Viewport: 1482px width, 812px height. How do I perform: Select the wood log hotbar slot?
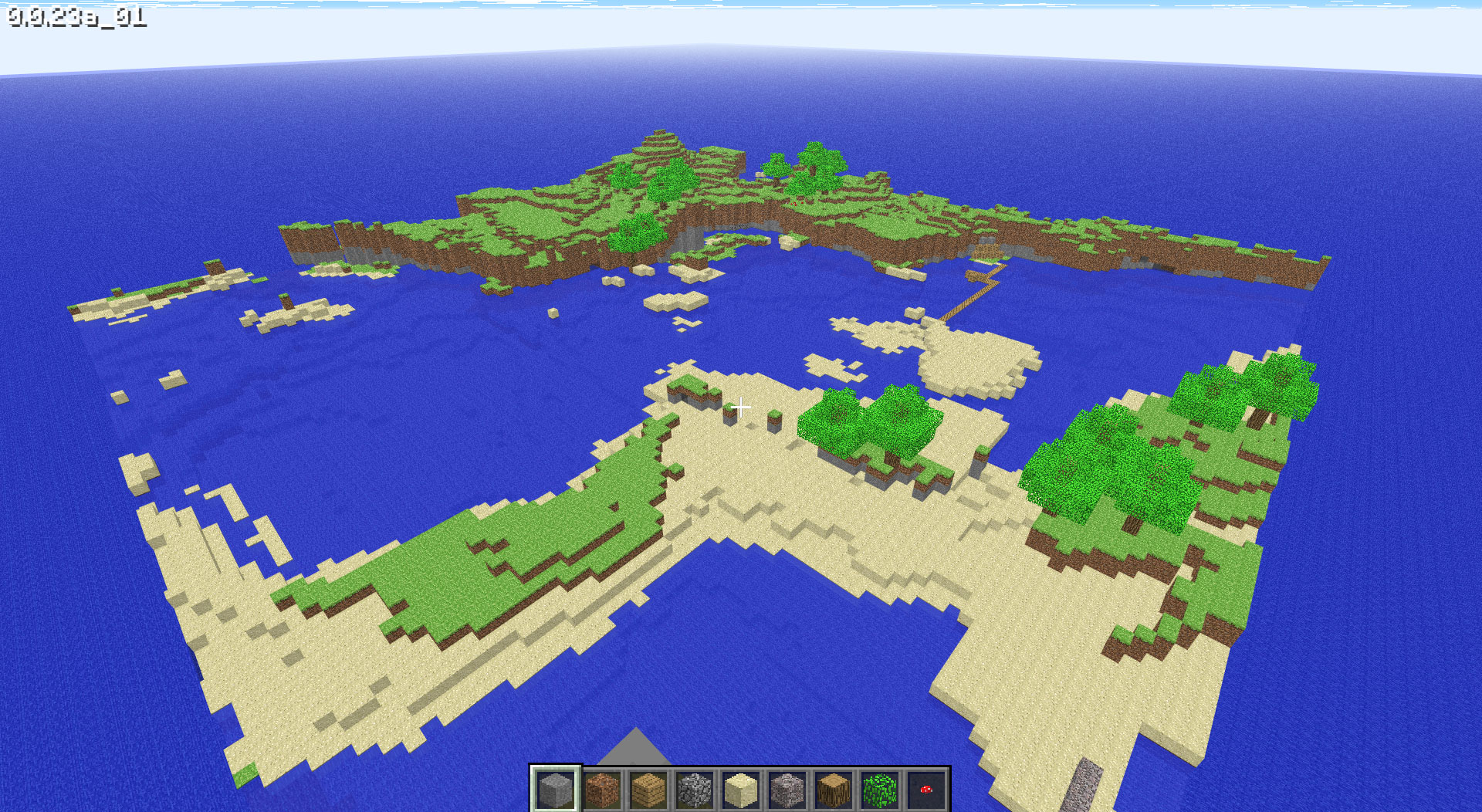tap(834, 790)
